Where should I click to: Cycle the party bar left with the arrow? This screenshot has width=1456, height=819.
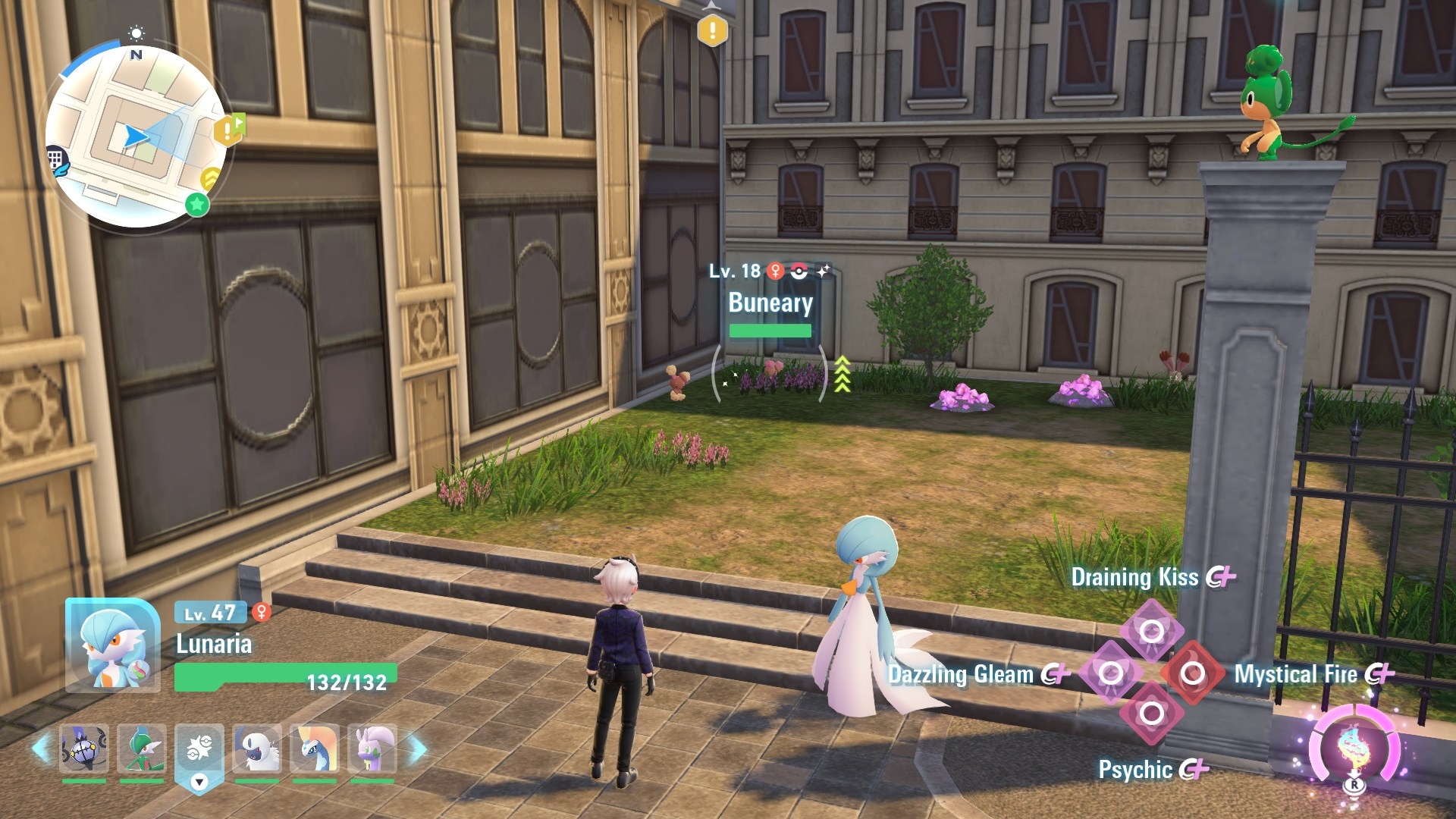tap(42, 748)
